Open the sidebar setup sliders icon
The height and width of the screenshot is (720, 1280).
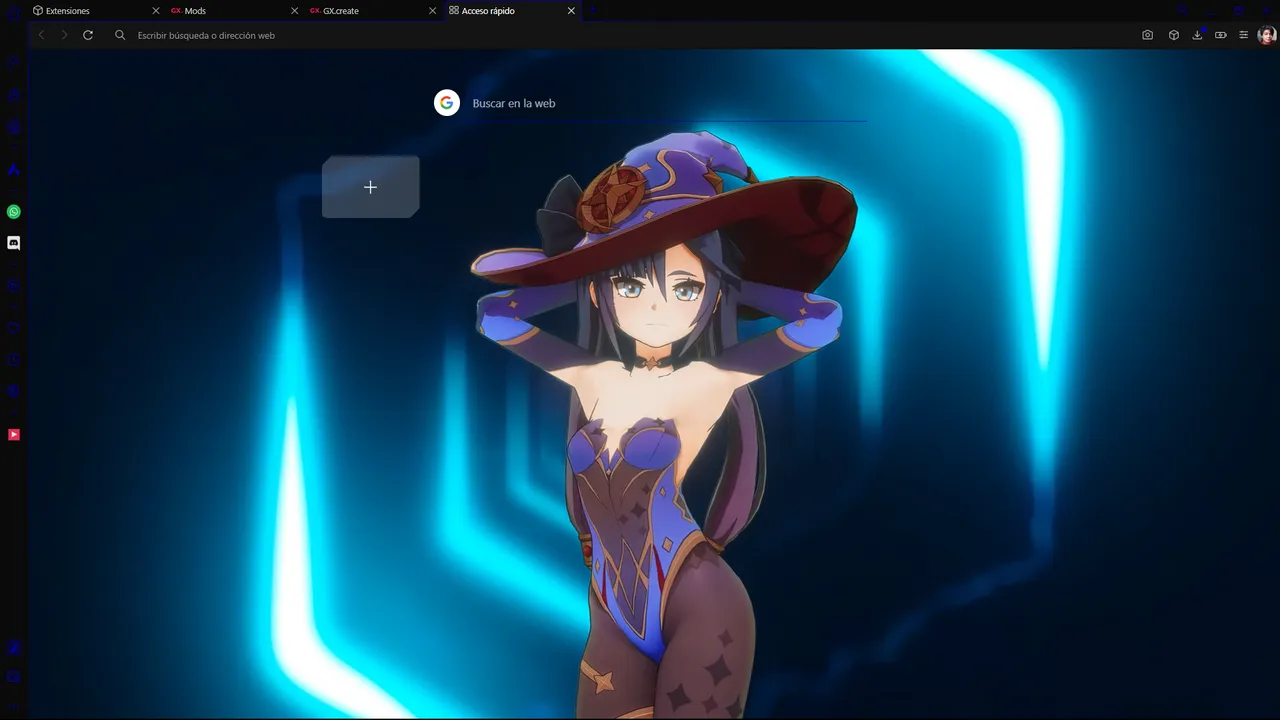1243,35
